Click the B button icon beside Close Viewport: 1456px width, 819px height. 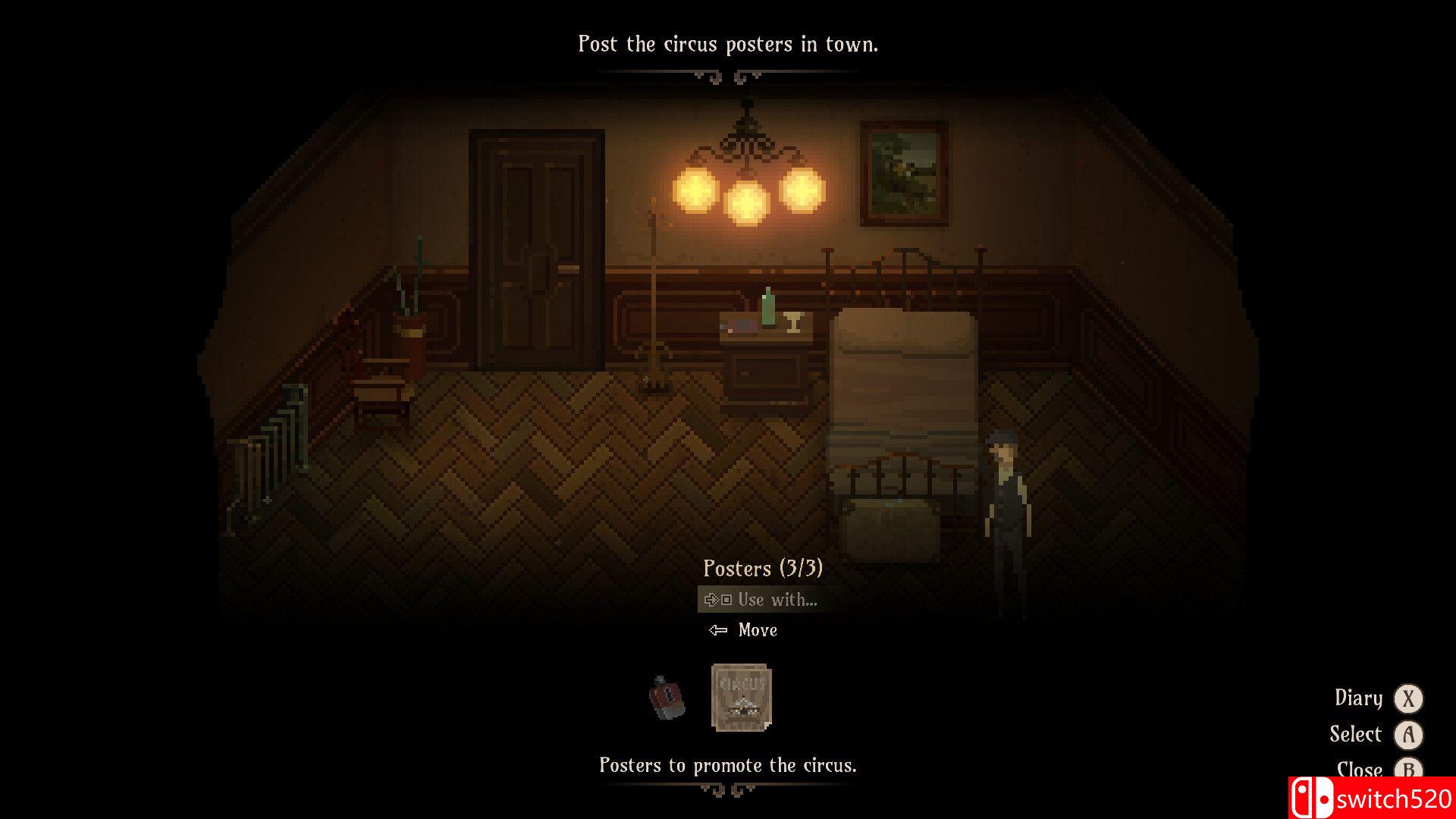pos(1409,770)
